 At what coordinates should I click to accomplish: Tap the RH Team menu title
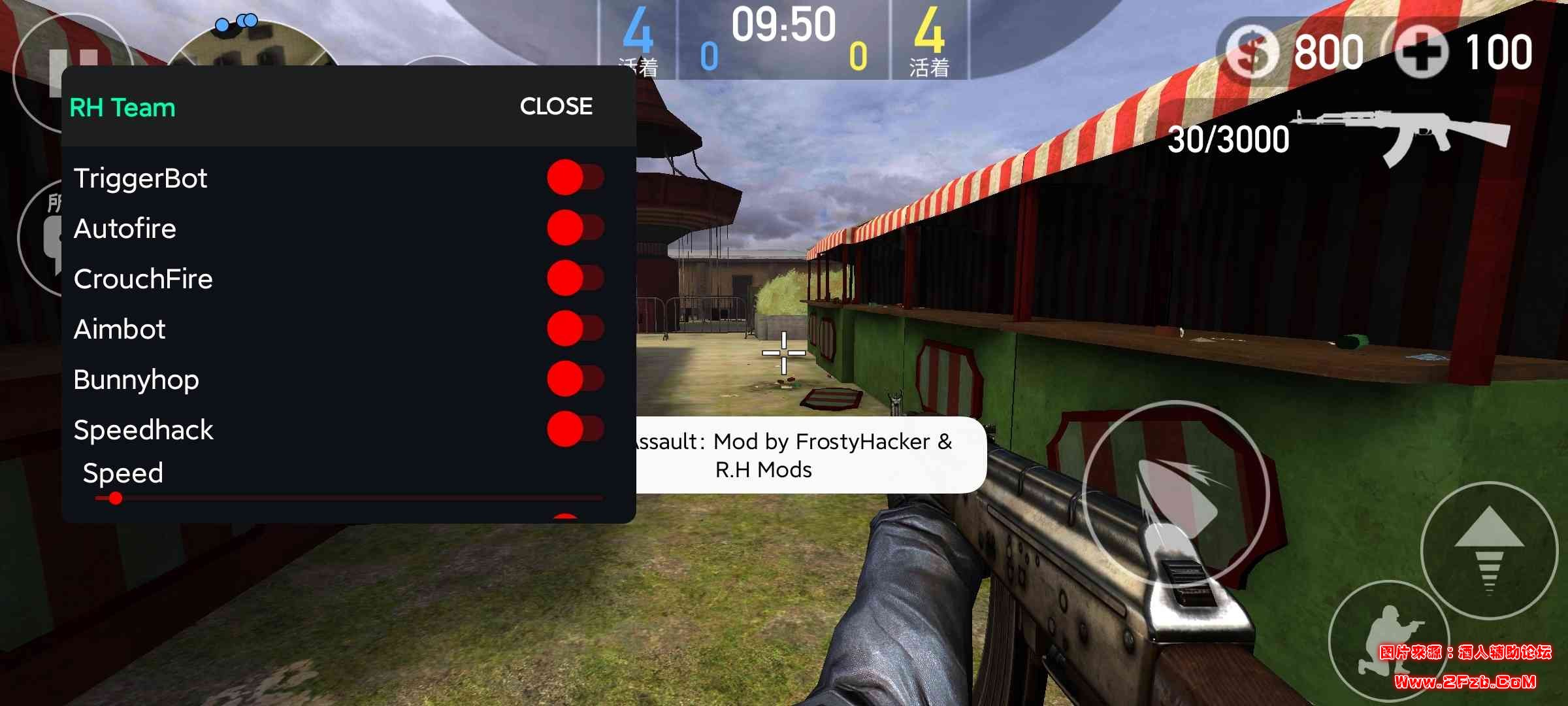click(122, 108)
